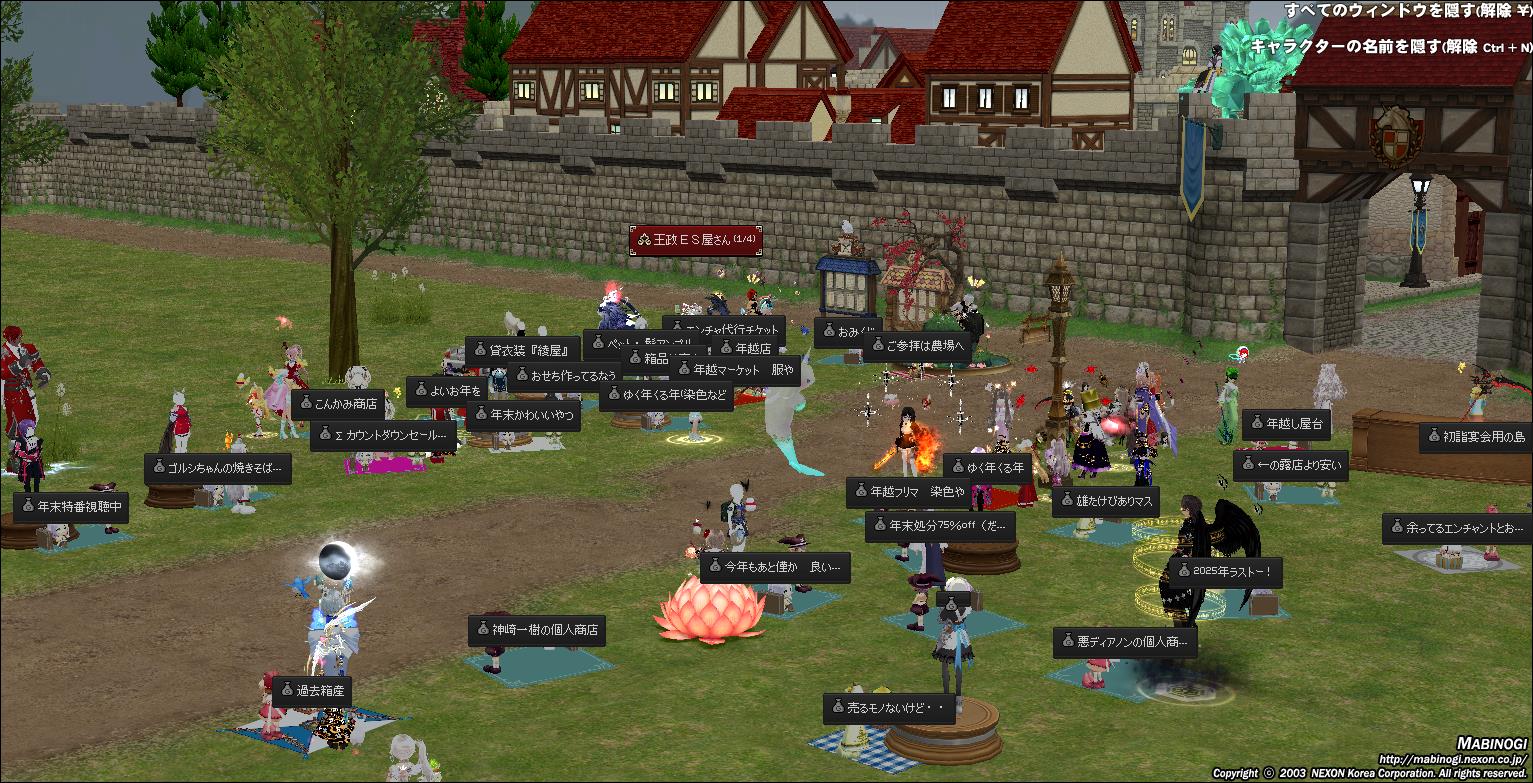Select the 過去箱産 shop sign
1533x783 pixels.
(x=311, y=691)
